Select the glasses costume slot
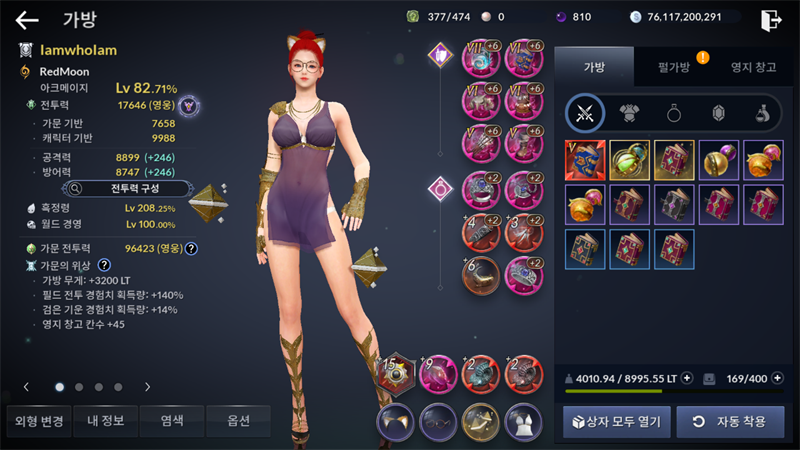This screenshot has width=800, height=450. click(x=438, y=422)
